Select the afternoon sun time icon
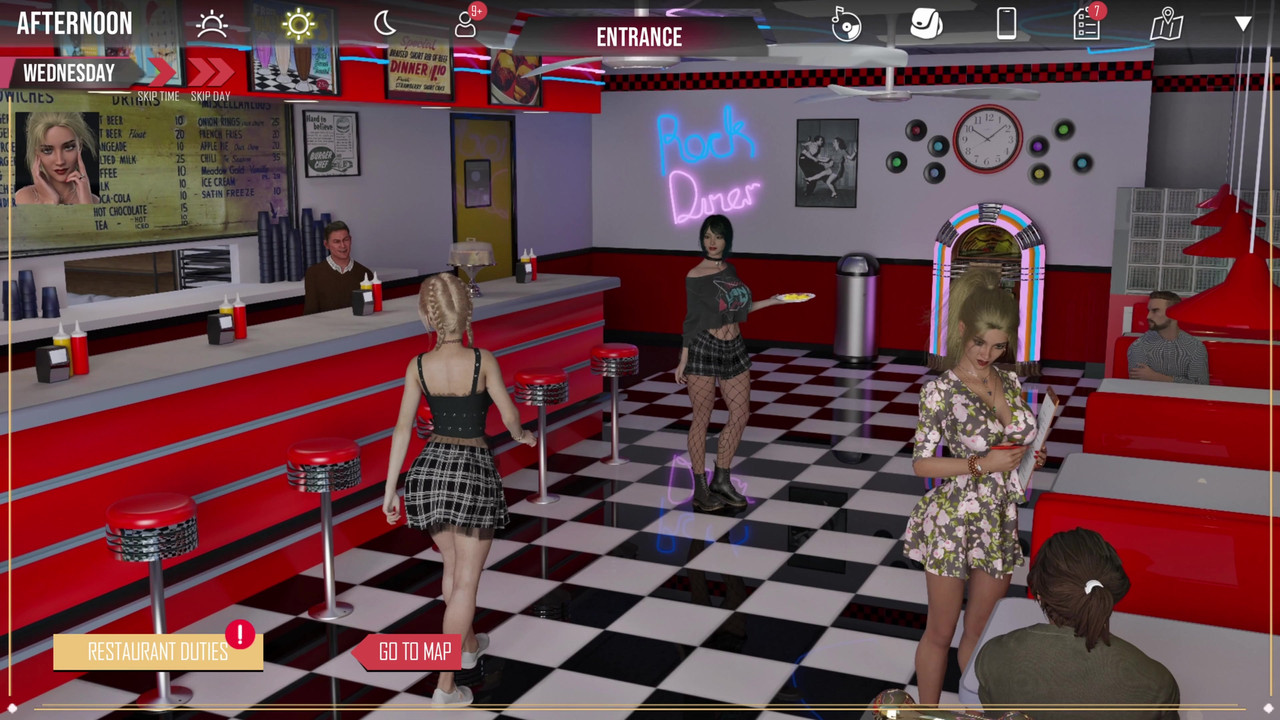1280x720 pixels. coord(298,24)
